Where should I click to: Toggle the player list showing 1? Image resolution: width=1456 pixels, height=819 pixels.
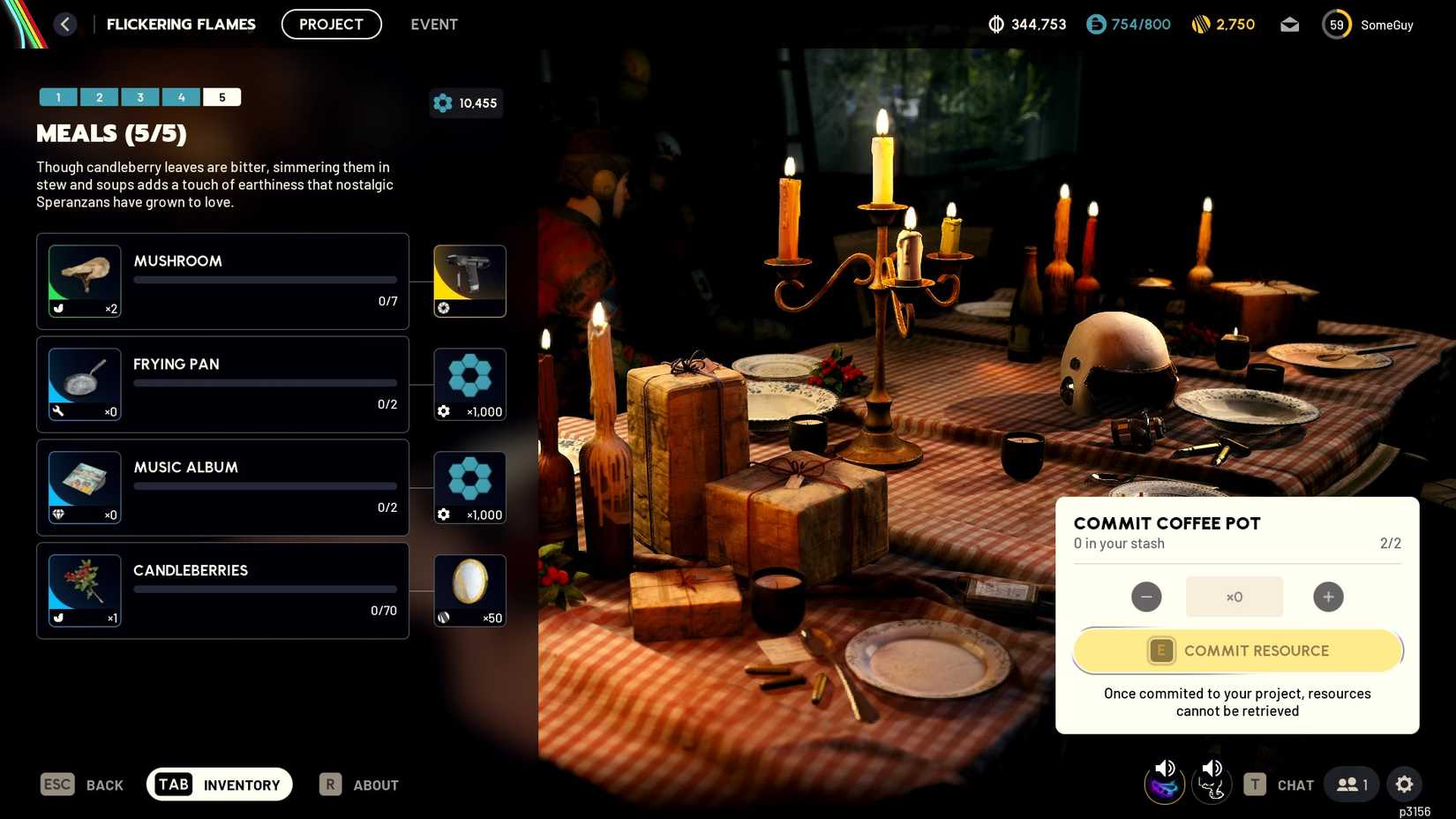tap(1350, 784)
